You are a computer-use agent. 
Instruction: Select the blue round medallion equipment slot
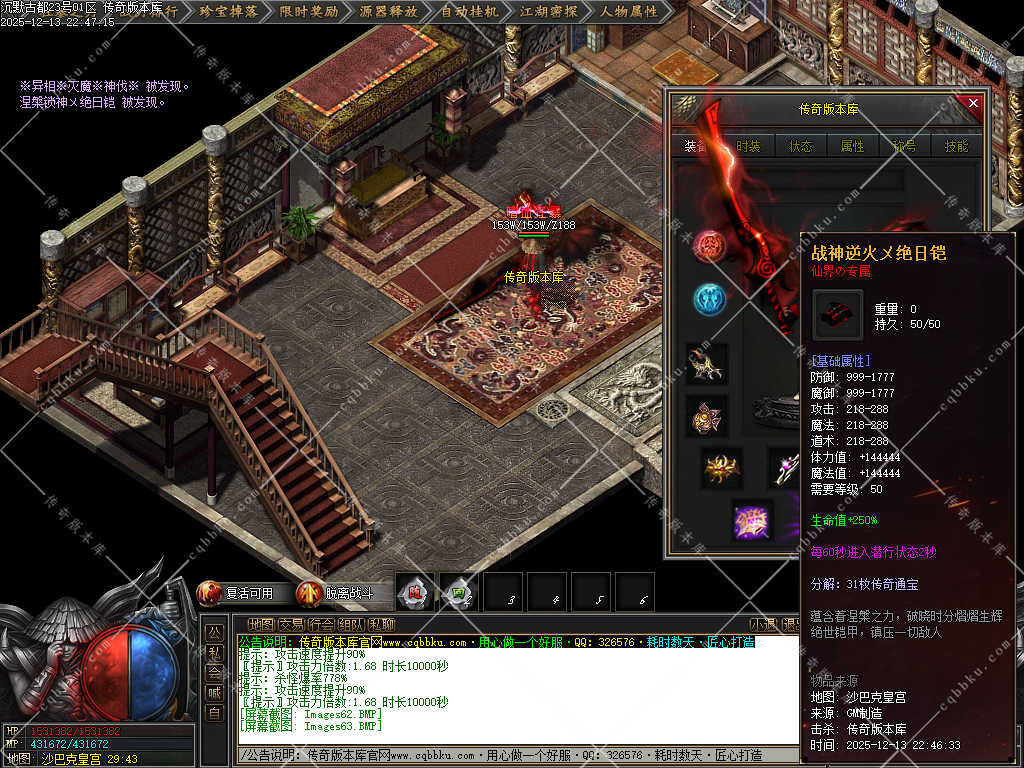pyautogui.click(x=709, y=298)
